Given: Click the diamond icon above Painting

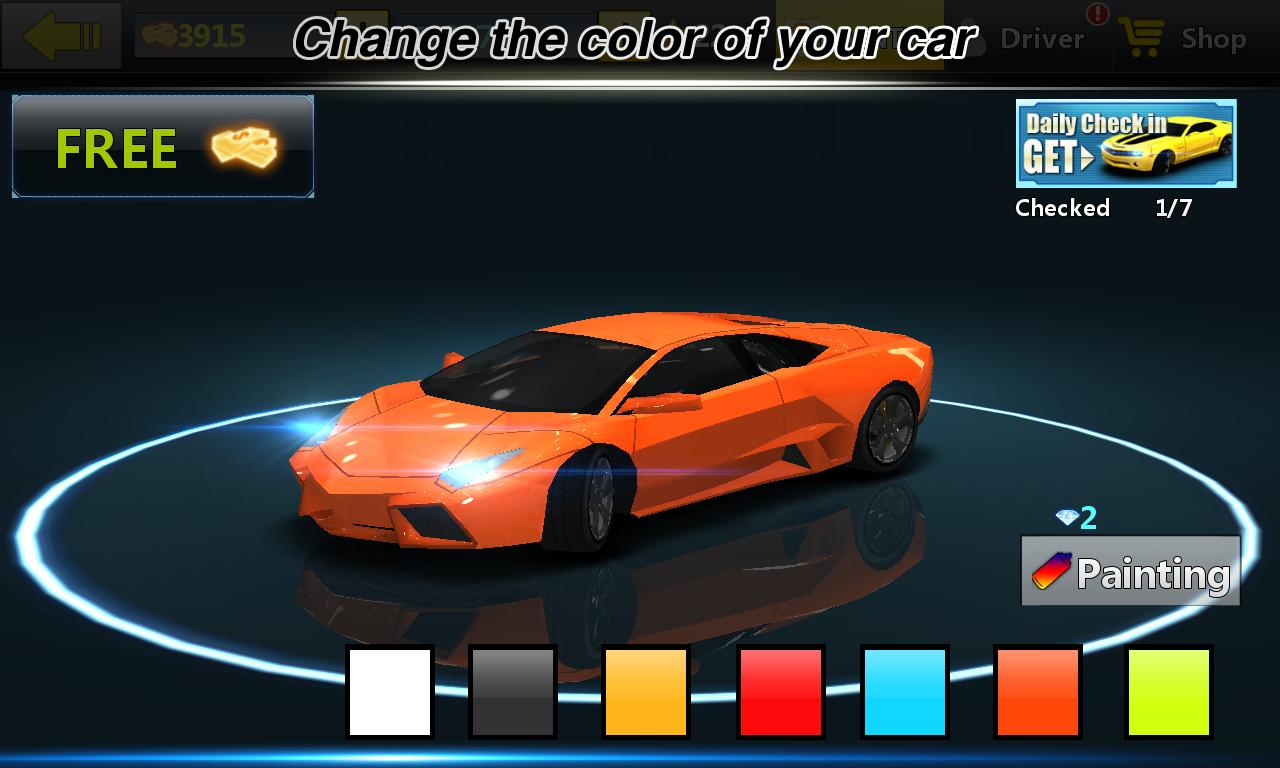Looking at the screenshot, I should click(1069, 518).
